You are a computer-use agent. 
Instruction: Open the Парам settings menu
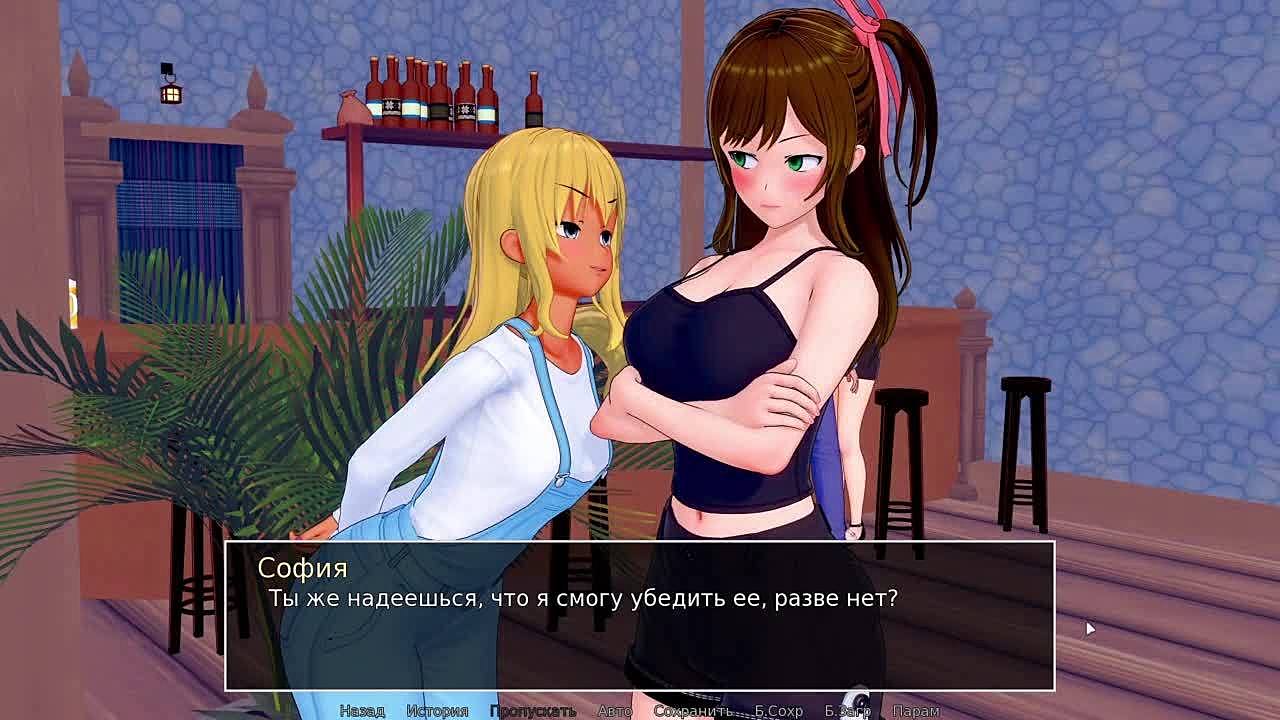click(915, 711)
